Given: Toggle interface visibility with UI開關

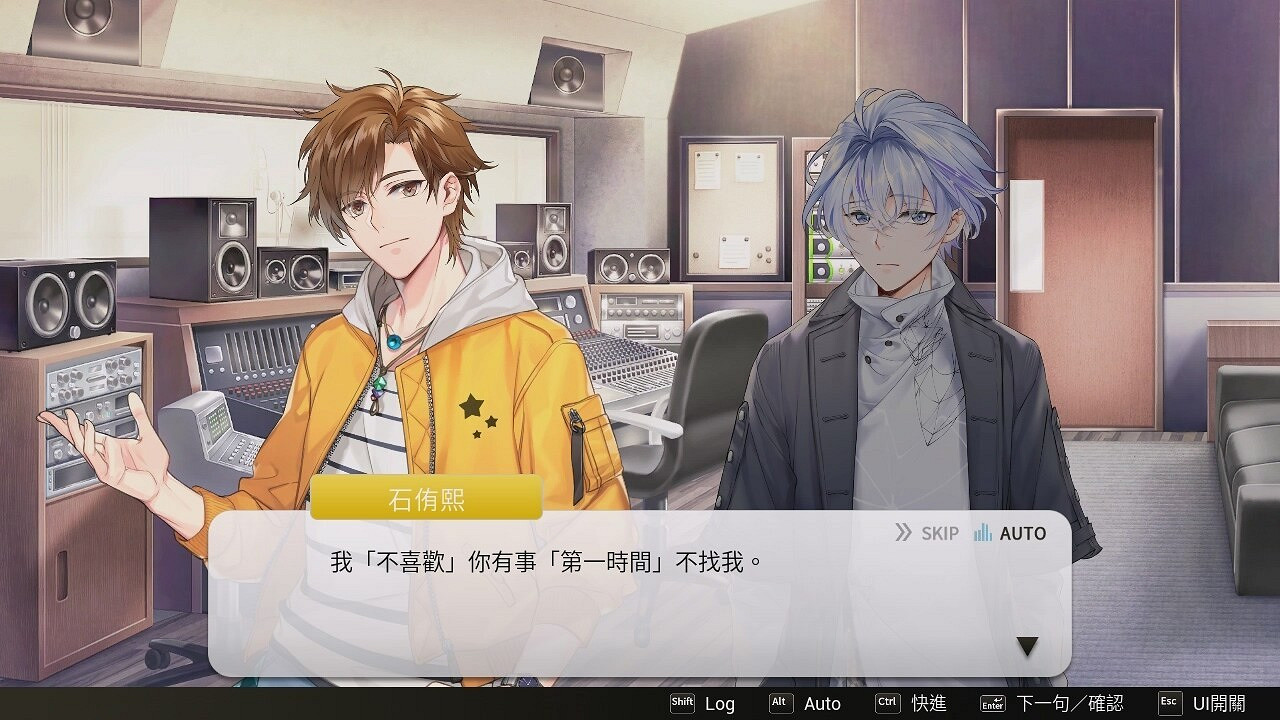Looking at the screenshot, I should coord(1222,704).
